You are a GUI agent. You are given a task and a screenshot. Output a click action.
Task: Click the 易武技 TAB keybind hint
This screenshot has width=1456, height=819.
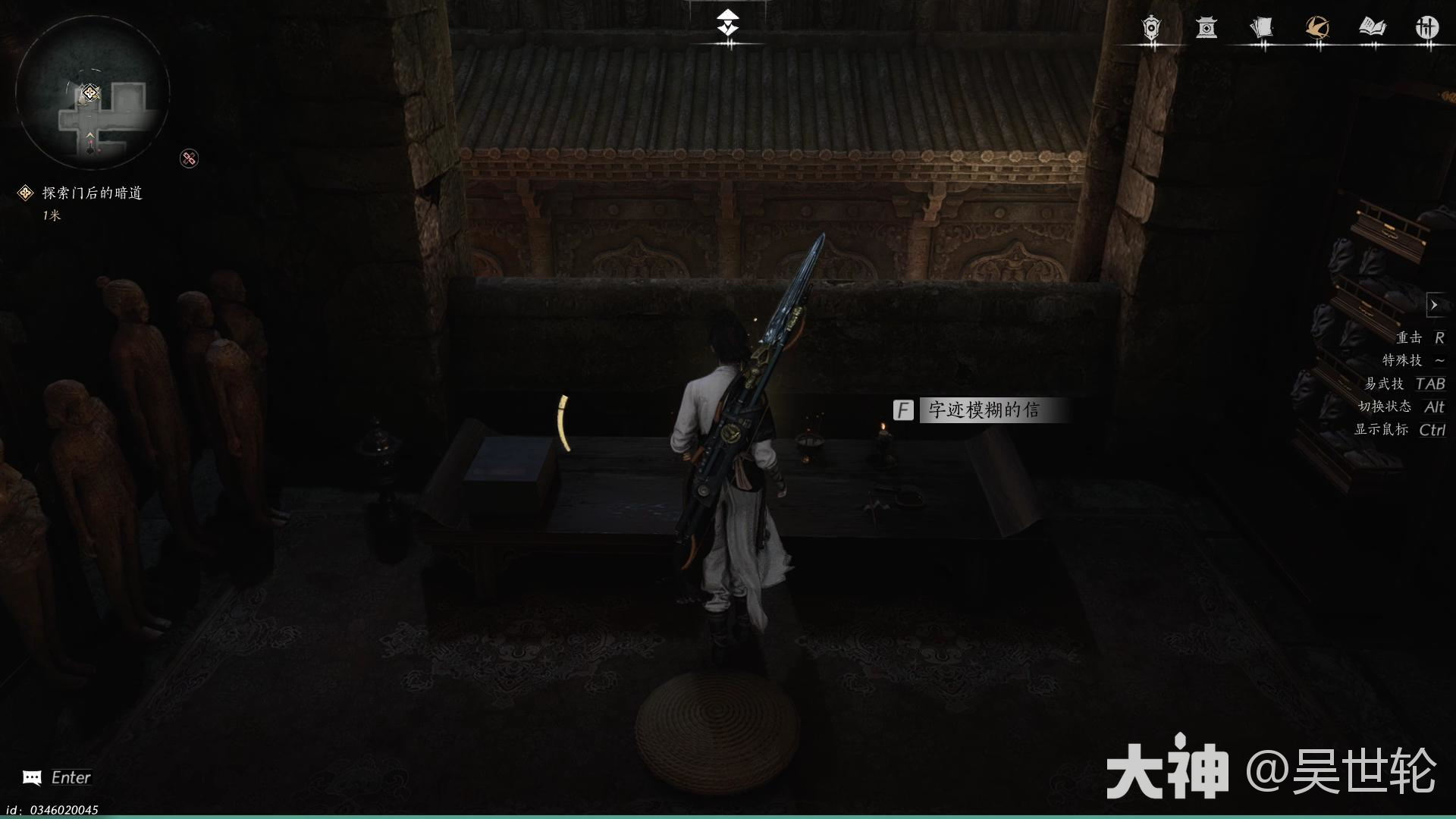[x=1407, y=384]
